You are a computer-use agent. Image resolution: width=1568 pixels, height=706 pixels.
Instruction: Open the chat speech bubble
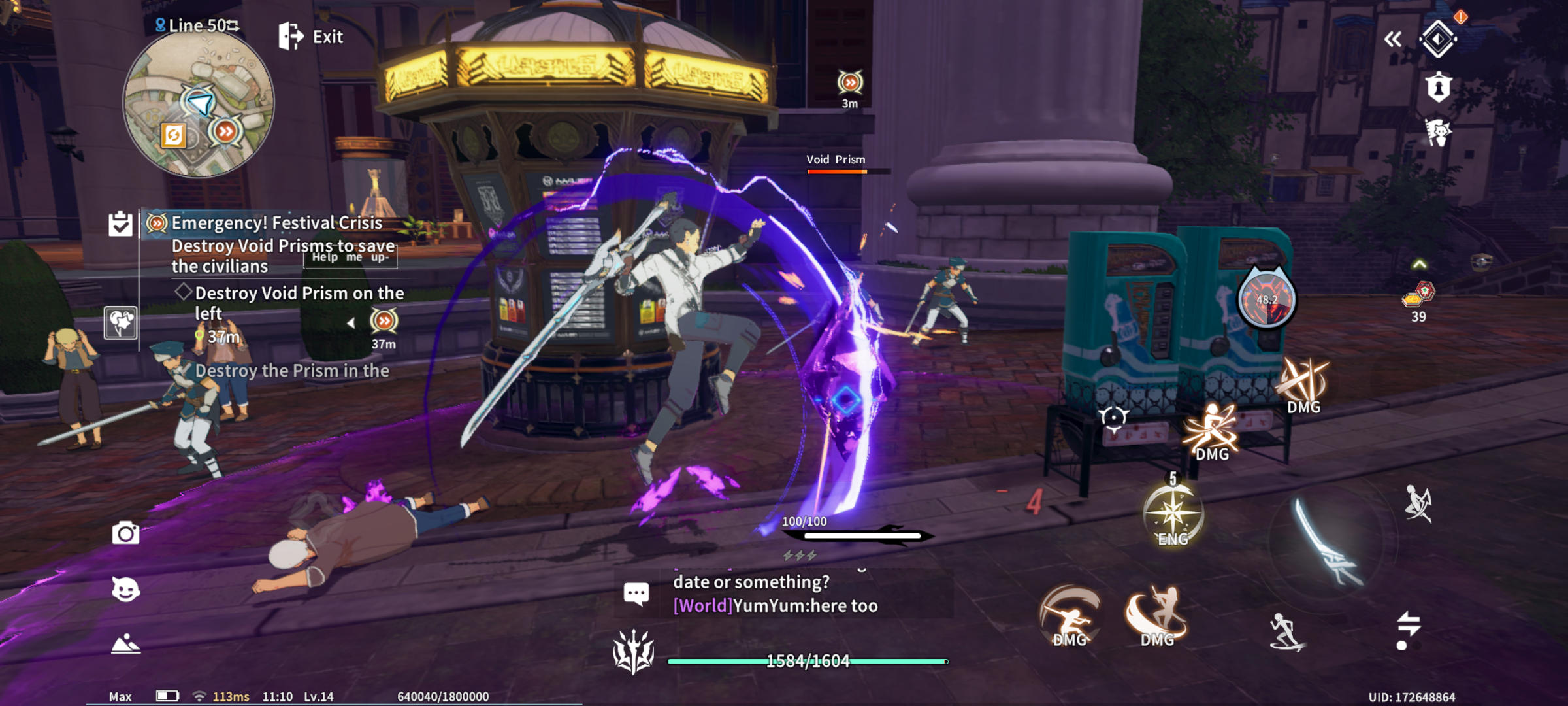[636, 594]
